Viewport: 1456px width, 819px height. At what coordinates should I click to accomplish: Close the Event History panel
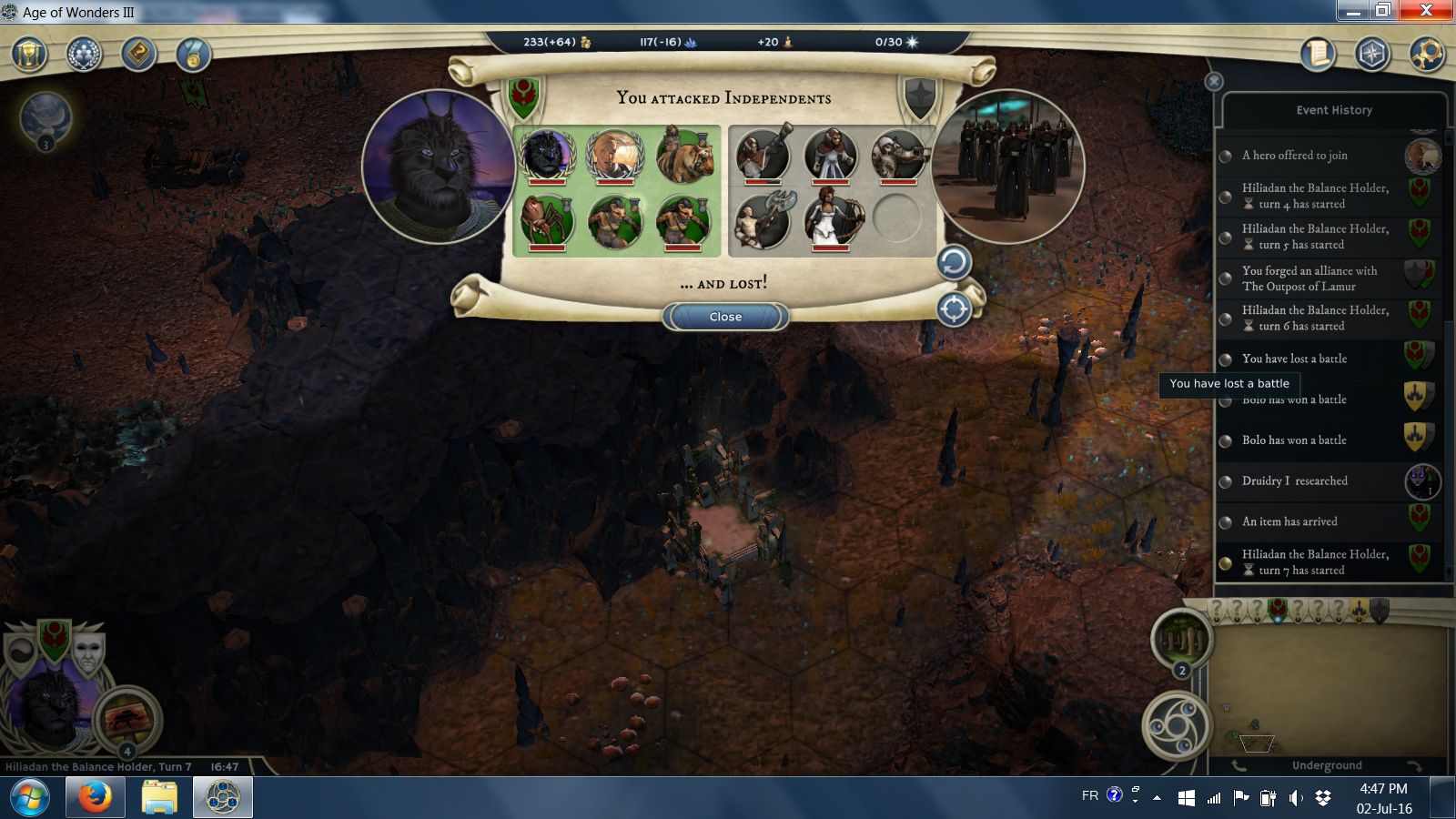(x=1214, y=82)
